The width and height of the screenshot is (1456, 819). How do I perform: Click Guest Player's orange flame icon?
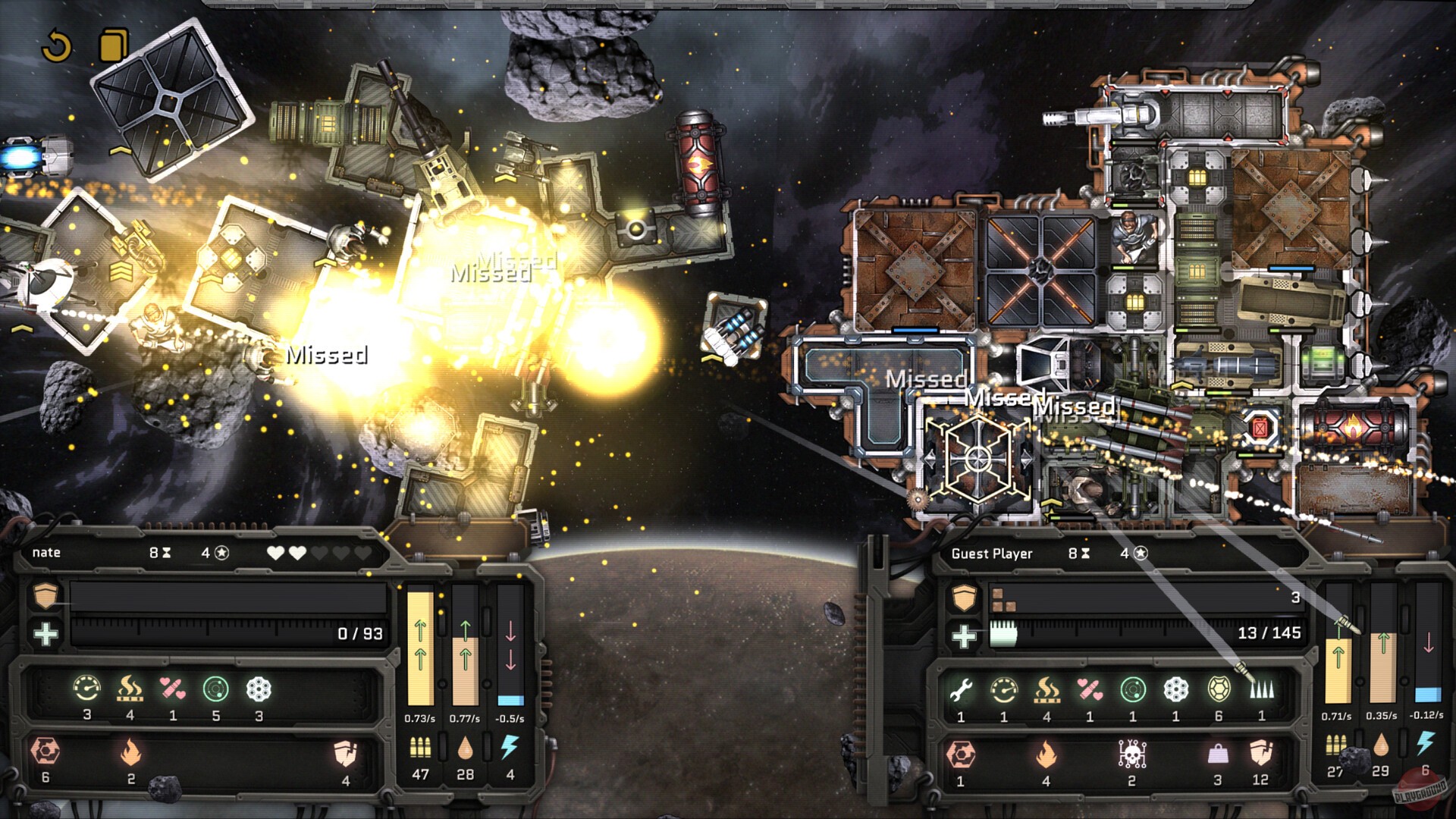click(x=1046, y=754)
